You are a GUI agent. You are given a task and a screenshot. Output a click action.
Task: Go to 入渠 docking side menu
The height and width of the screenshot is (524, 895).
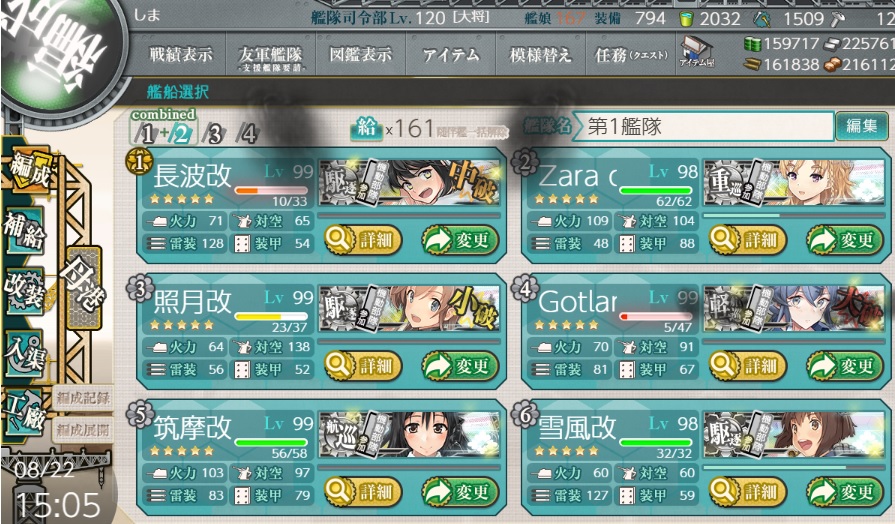coord(24,354)
